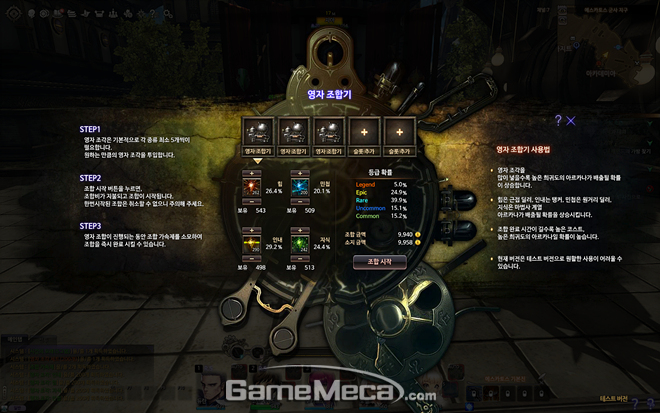Select the yellow 인내 fragment icon
This screenshot has width=660, height=413.
click(x=251, y=243)
